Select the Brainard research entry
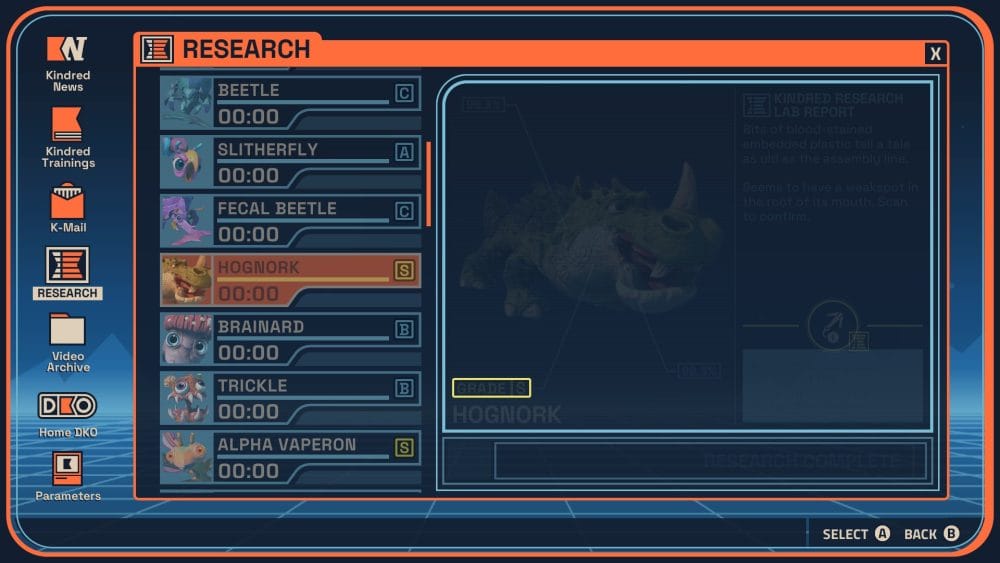The height and width of the screenshot is (563, 1000). (290, 339)
